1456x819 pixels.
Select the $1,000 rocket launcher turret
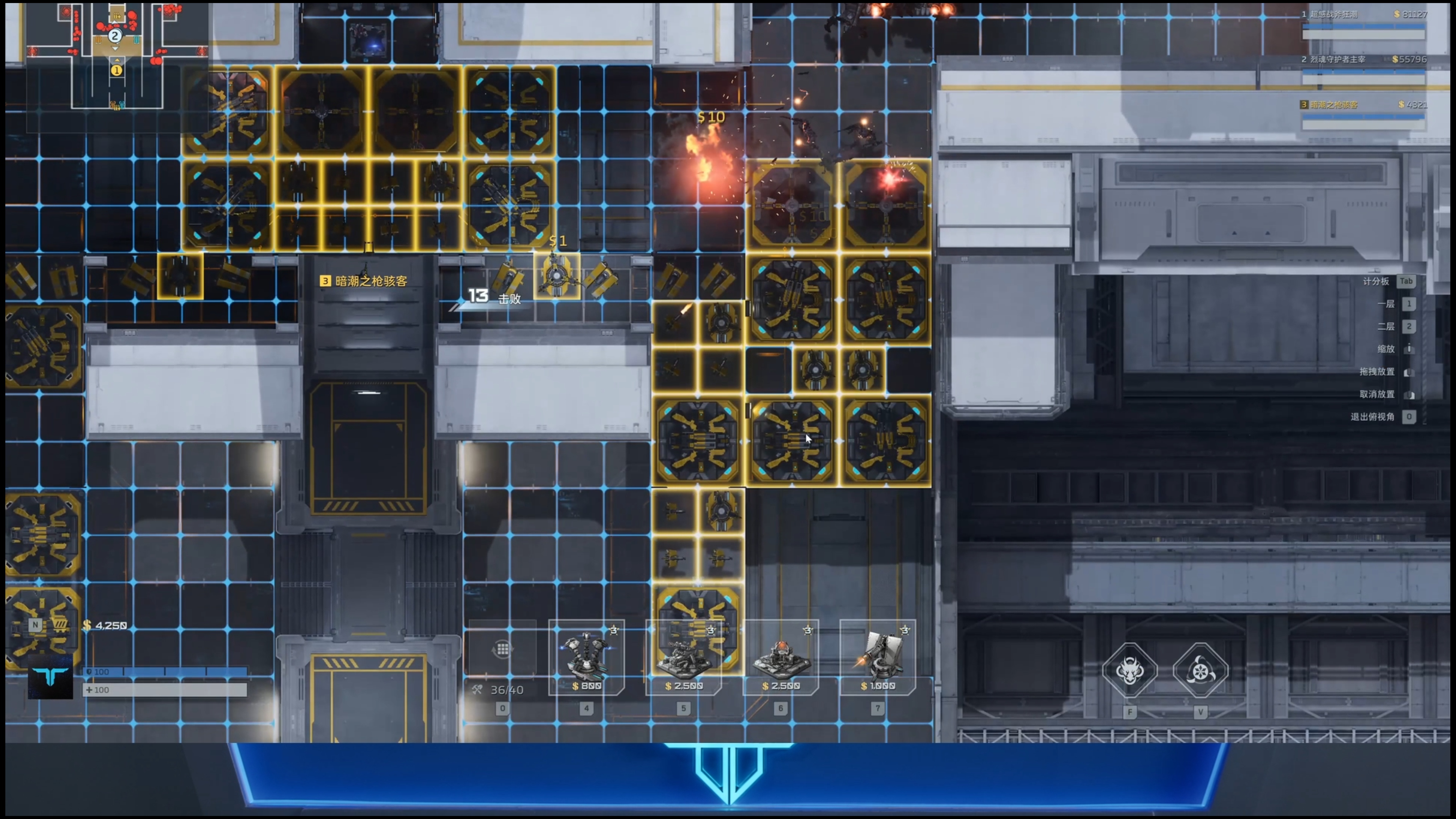[x=877, y=658]
